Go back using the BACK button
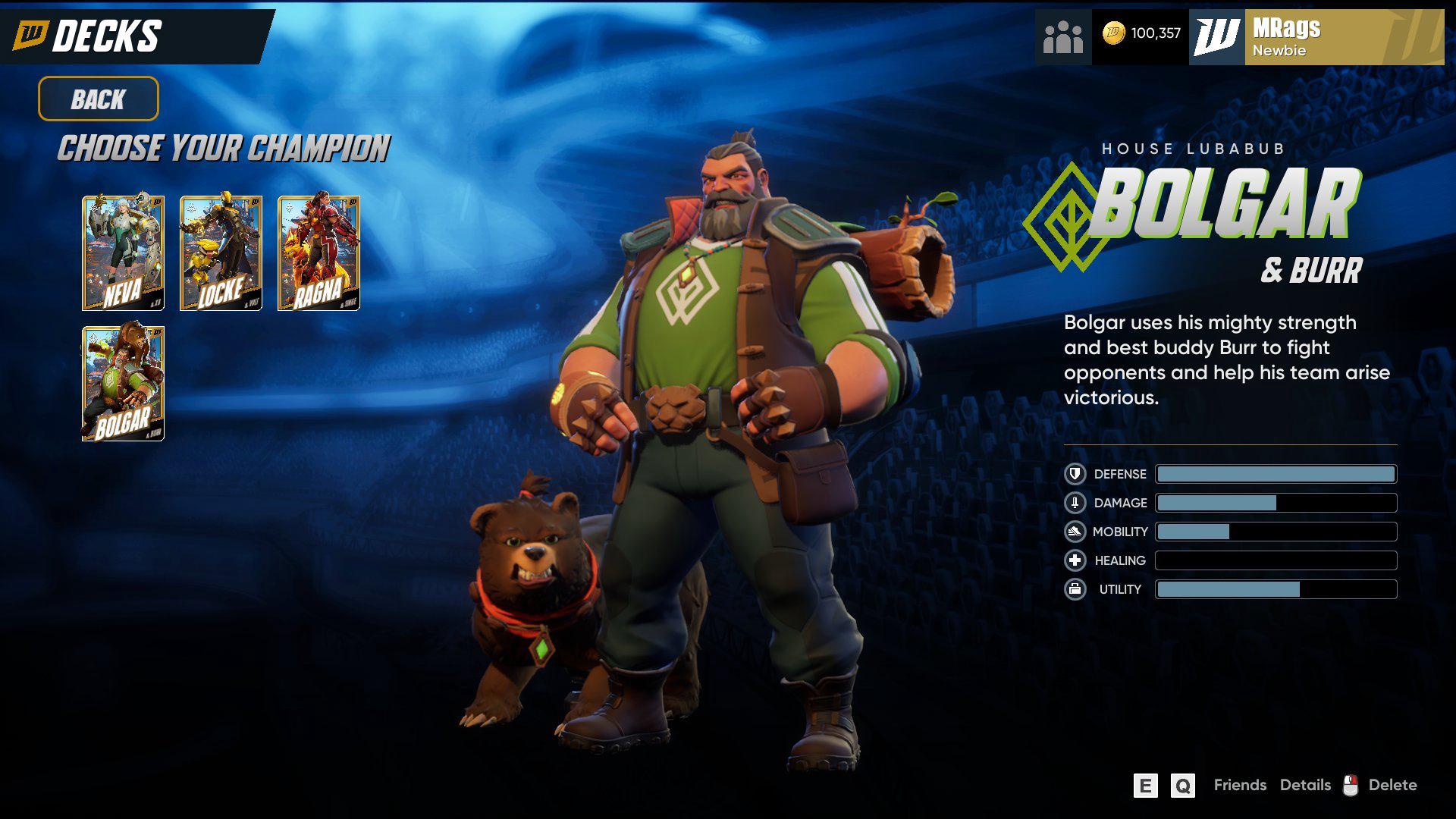The image size is (1456, 819). (x=99, y=99)
